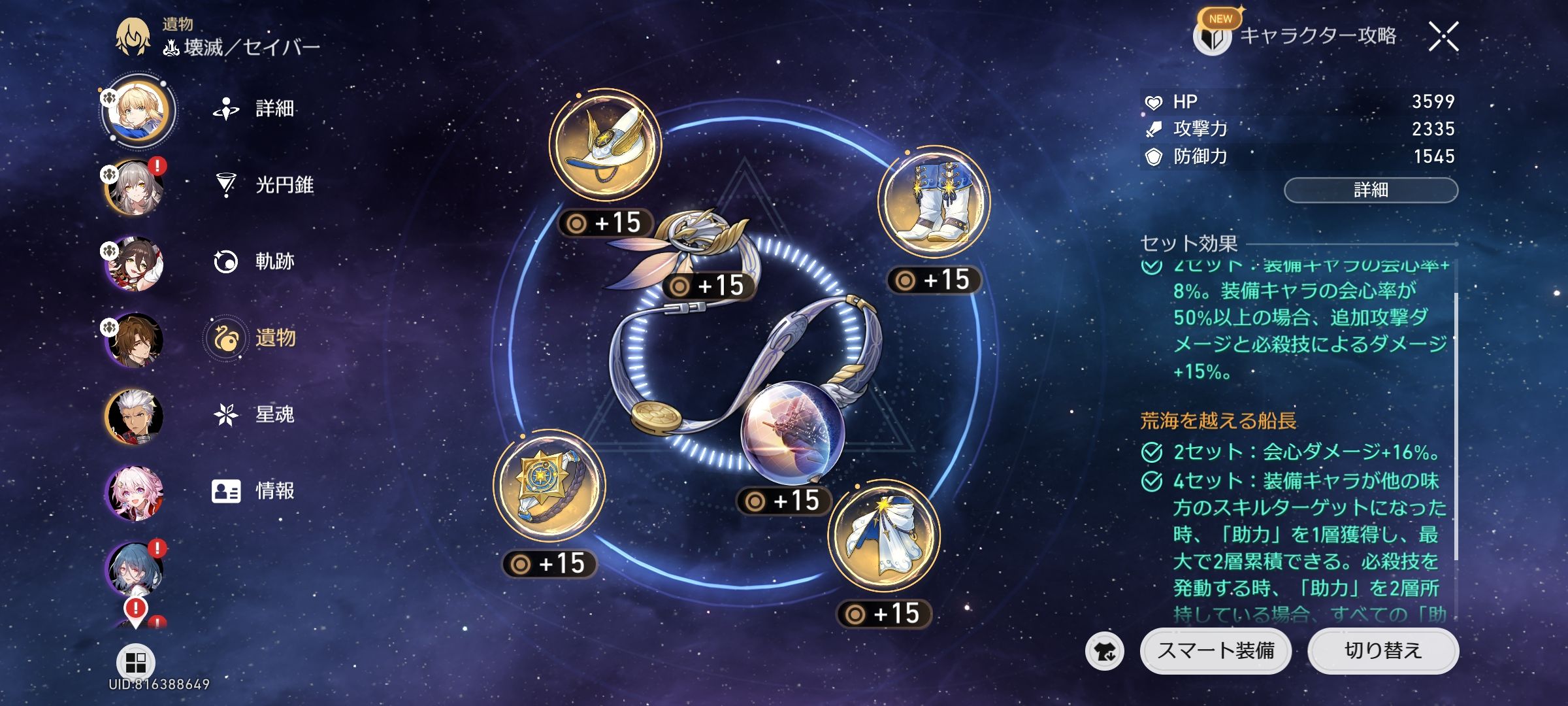
Task: Select the white cape body relic slot
Action: point(883,535)
